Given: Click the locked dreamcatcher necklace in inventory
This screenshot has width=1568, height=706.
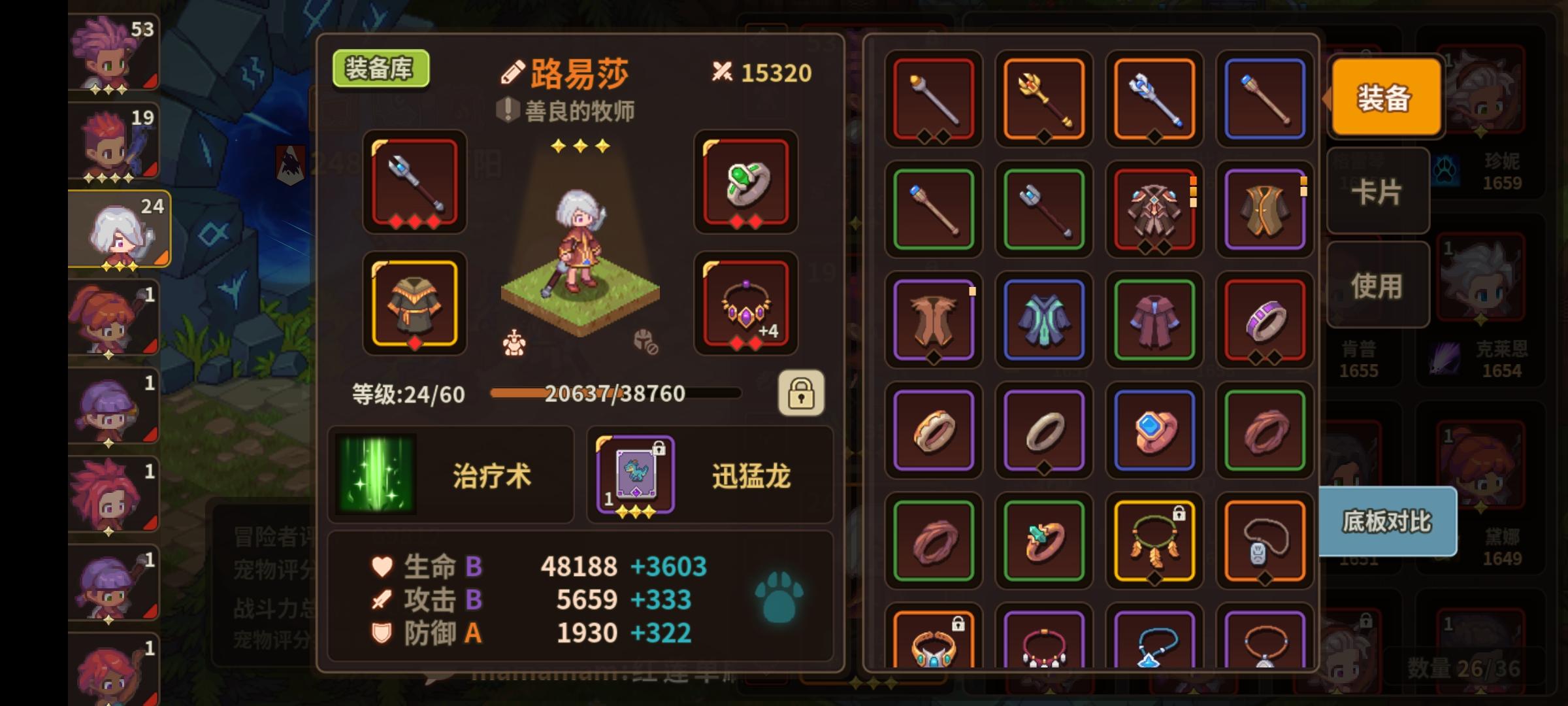Looking at the screenshot, I should coord(1154,539).
